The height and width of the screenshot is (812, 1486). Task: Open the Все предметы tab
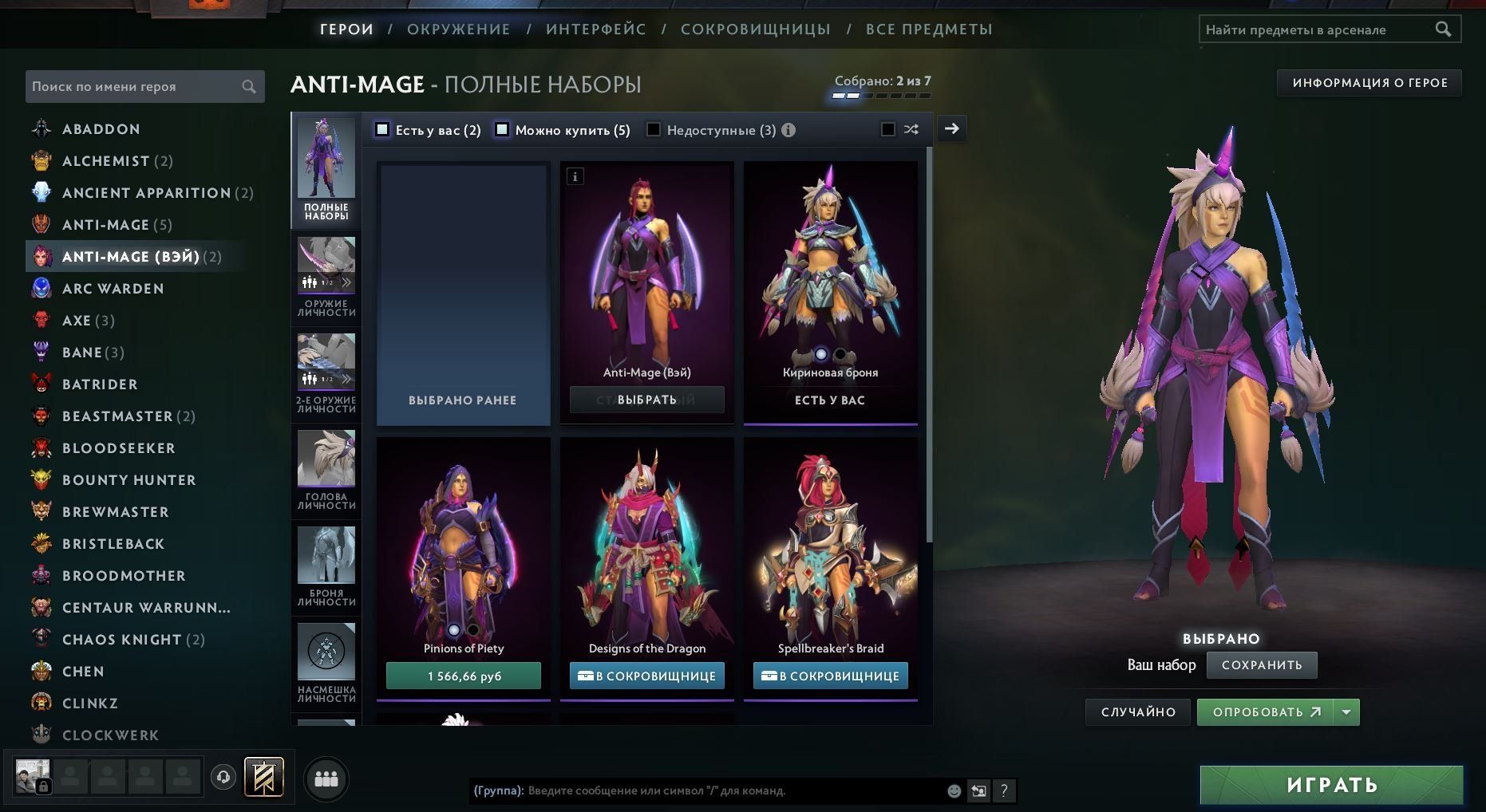tap(929, 30)
